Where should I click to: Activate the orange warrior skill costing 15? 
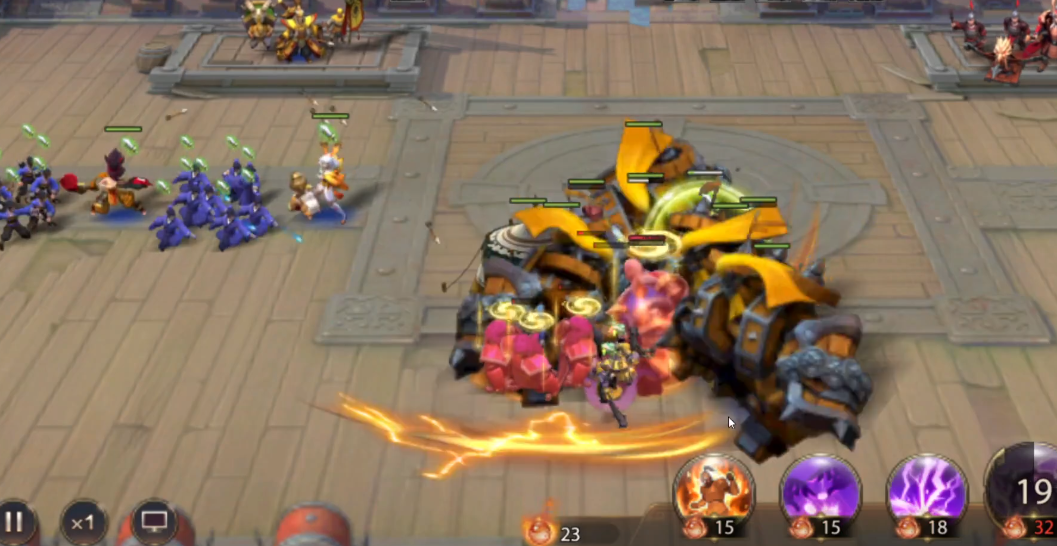(x=714, y=489)
